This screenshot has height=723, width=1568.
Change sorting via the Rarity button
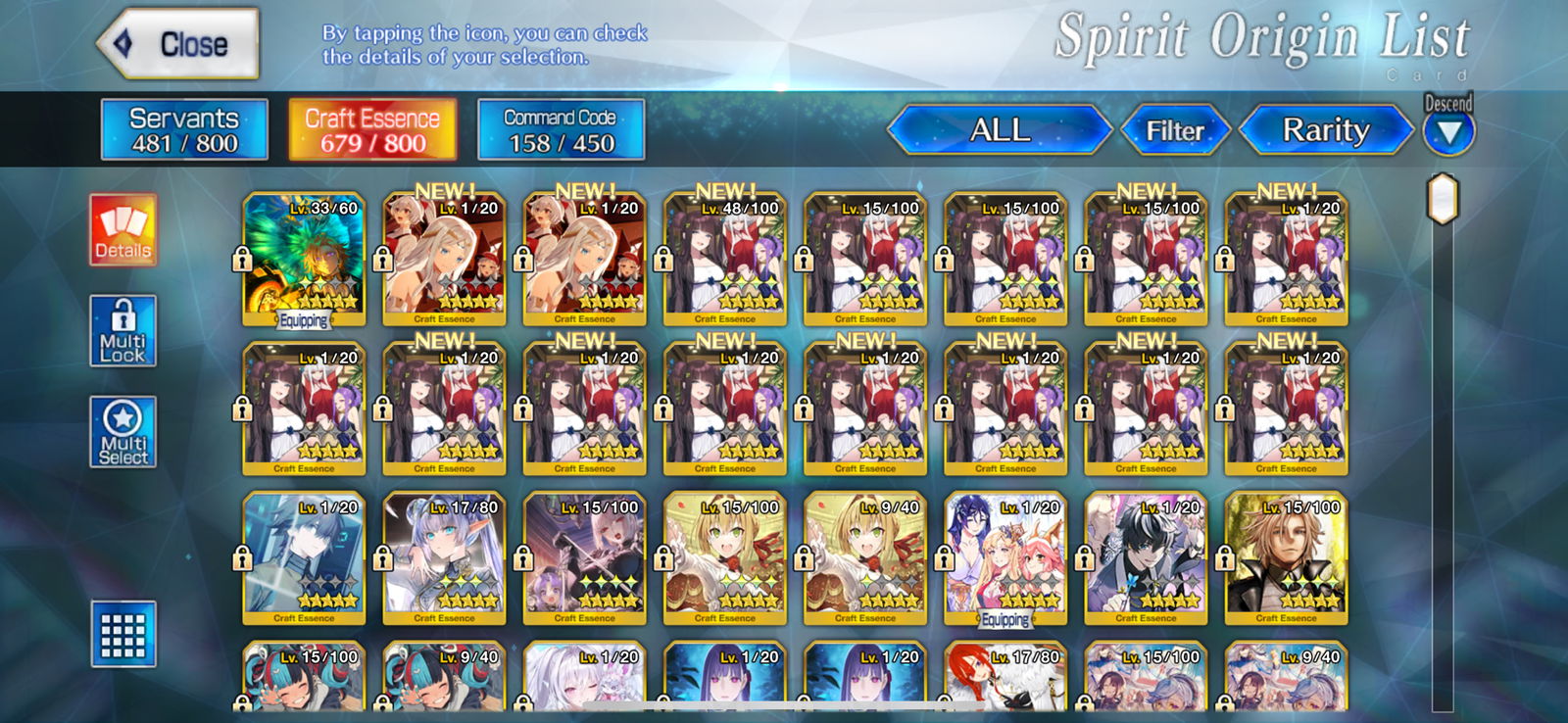click(x=1326, y=129)
